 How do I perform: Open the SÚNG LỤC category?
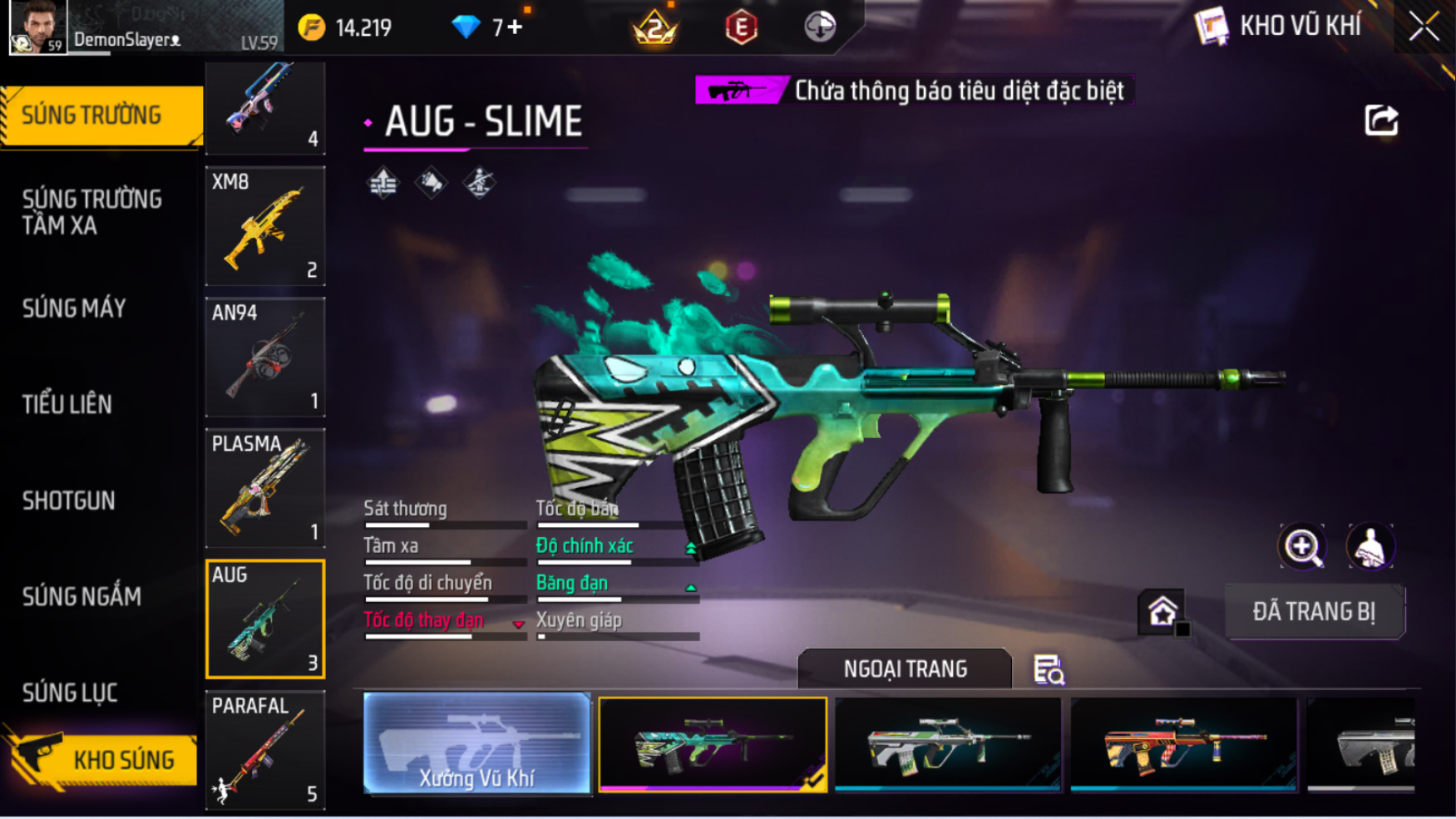coord(70,692)
